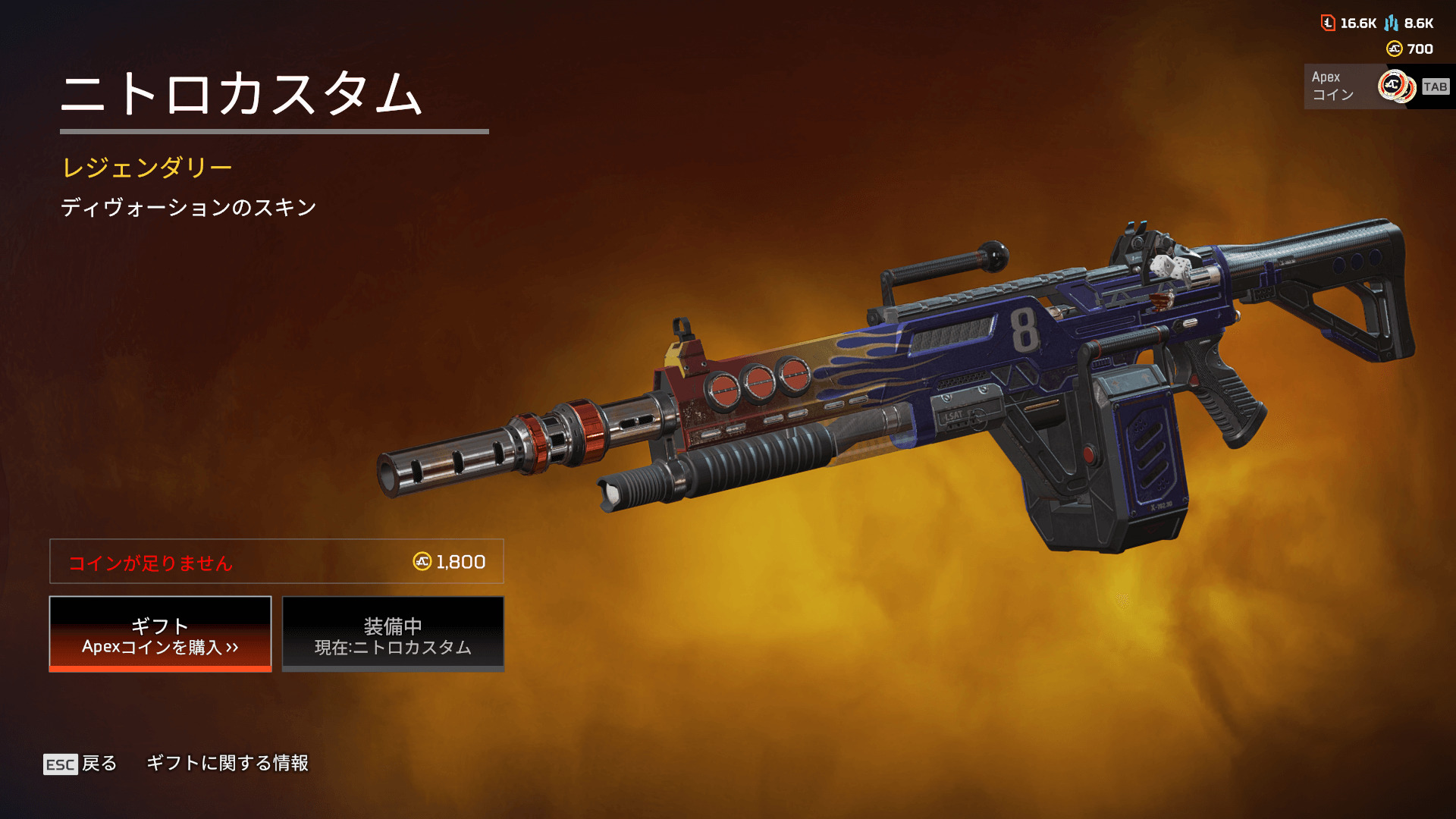Click the 1,800 coin price box
Image resolution: width=1456 pixels, height=819 pixels.
(277, 562)
